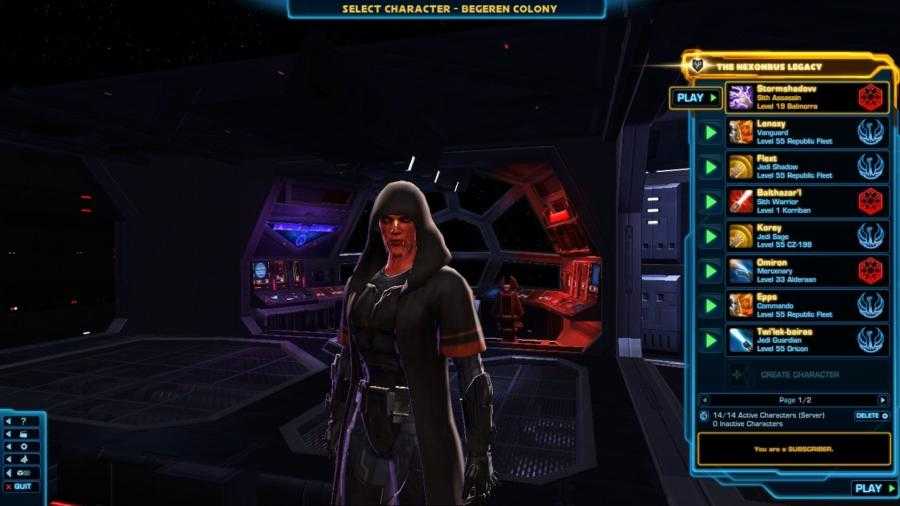
Task: Open the Create Character option
Action: point(800,374)
